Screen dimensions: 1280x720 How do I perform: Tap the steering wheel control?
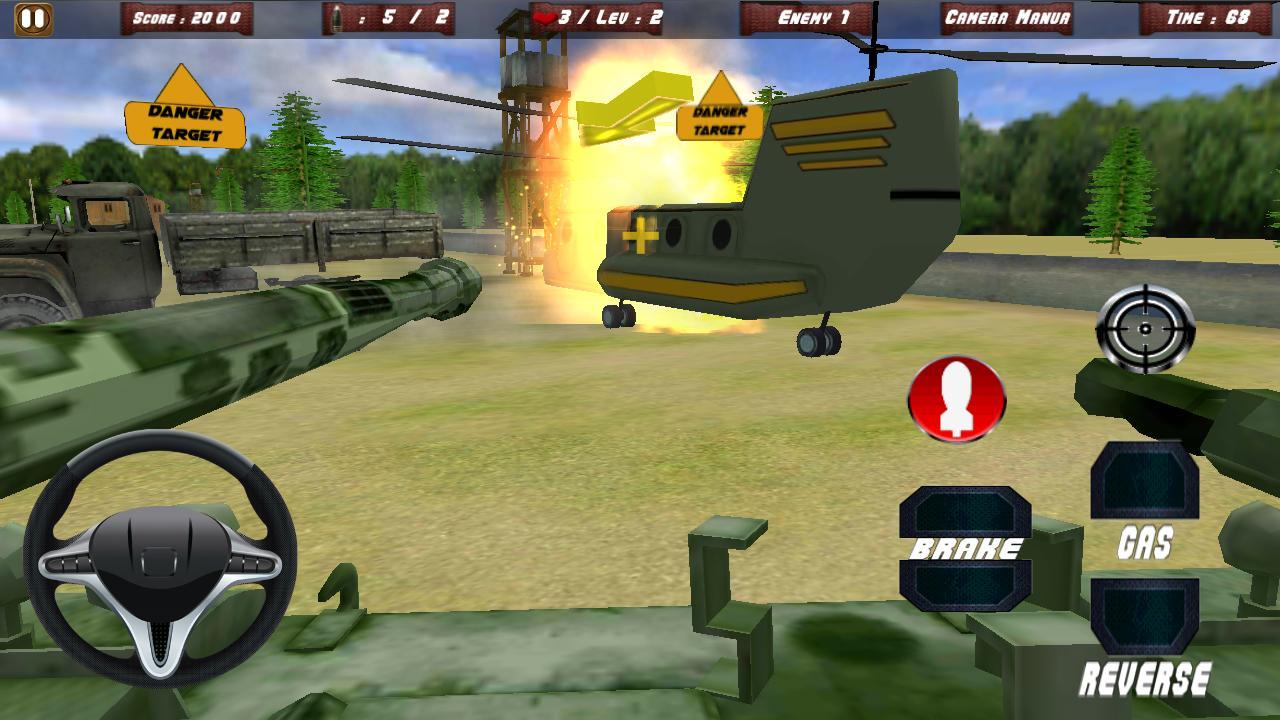click(155, 565)
